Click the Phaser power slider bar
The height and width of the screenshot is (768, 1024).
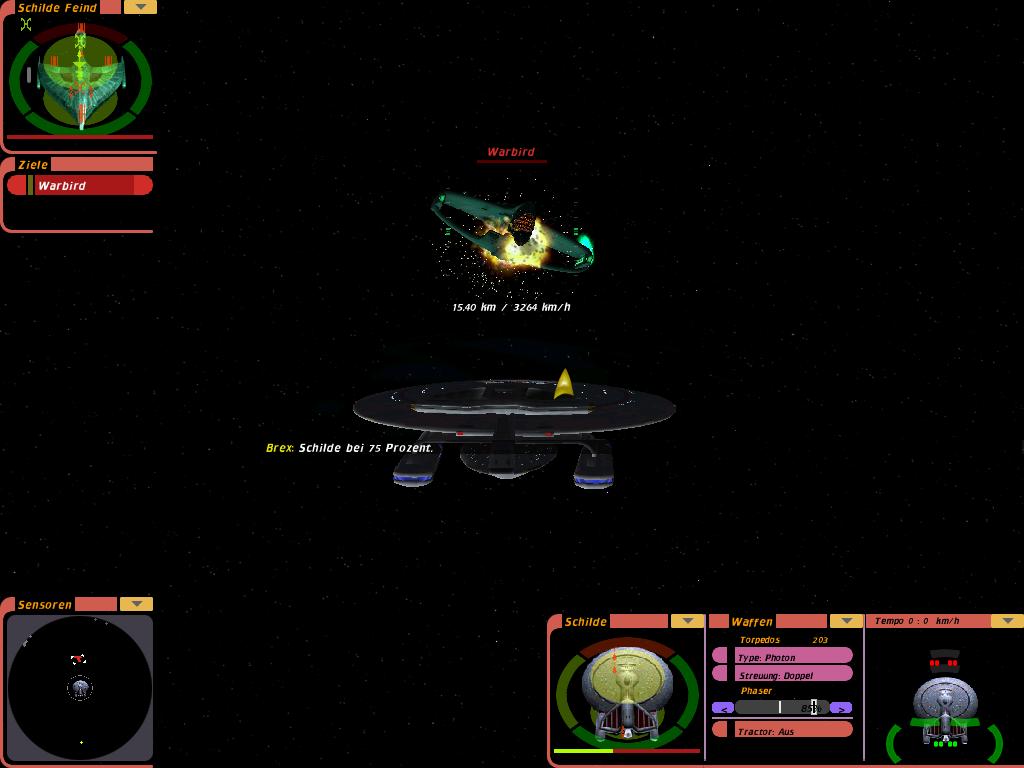click(x=782, y=708)
